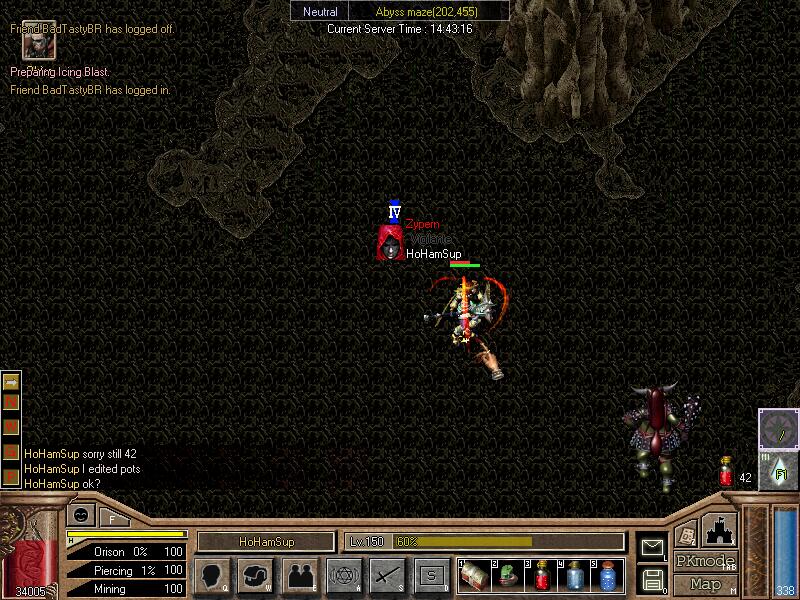Switch to the F tab
Viewport: 800px width, 600px height.
[112, 518]
